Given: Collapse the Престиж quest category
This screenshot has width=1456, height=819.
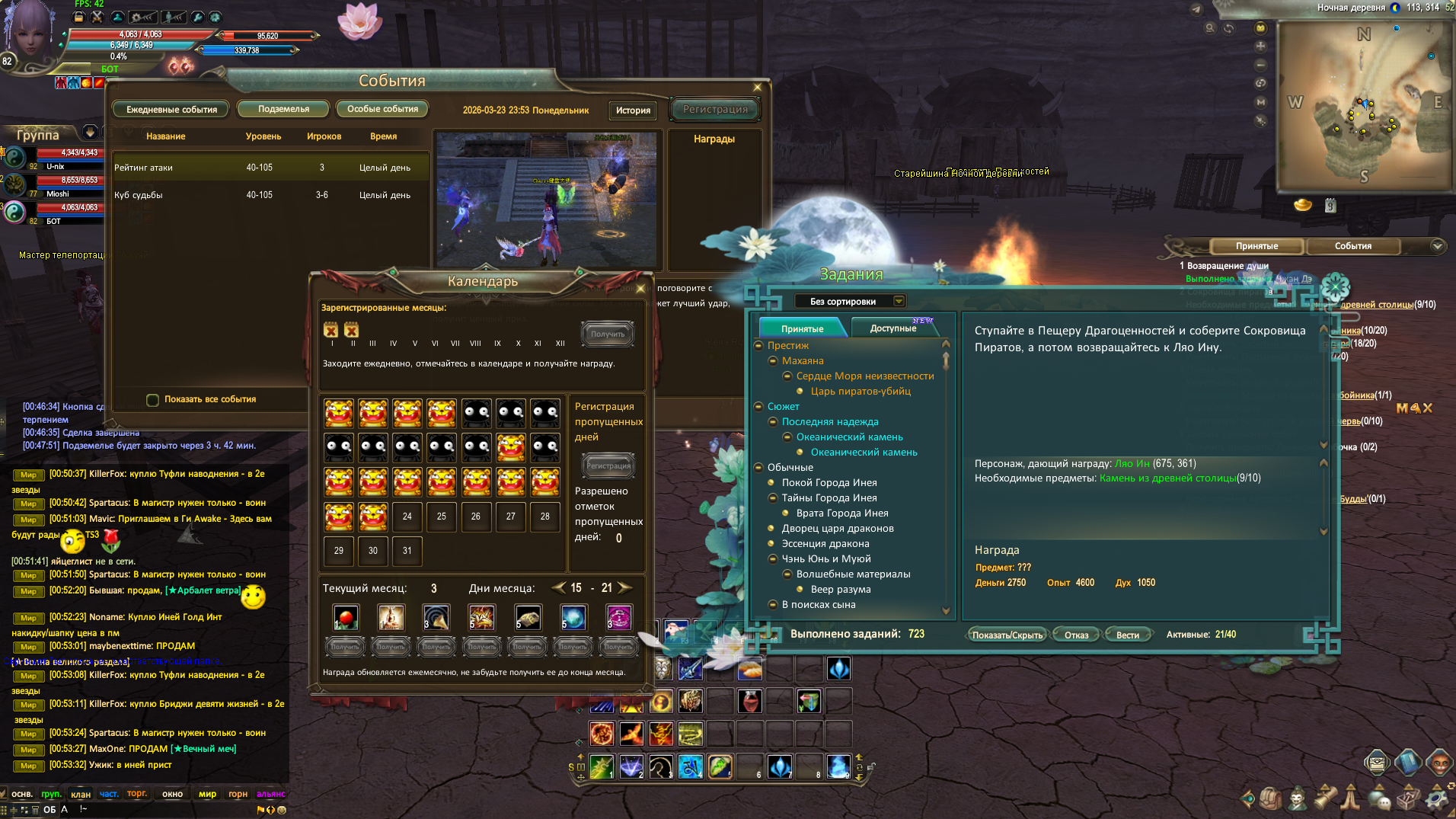Looking at the screenshot, I should click(x=758, y=346).
